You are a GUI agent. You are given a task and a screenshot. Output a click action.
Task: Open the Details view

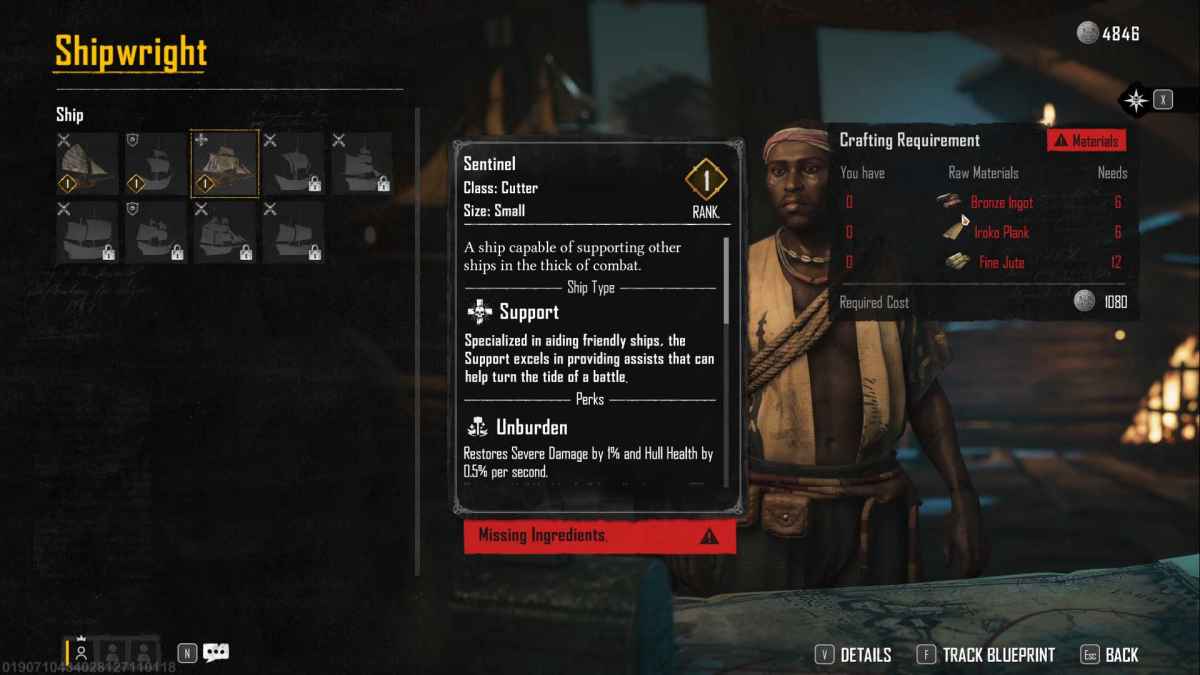point(854,655)
